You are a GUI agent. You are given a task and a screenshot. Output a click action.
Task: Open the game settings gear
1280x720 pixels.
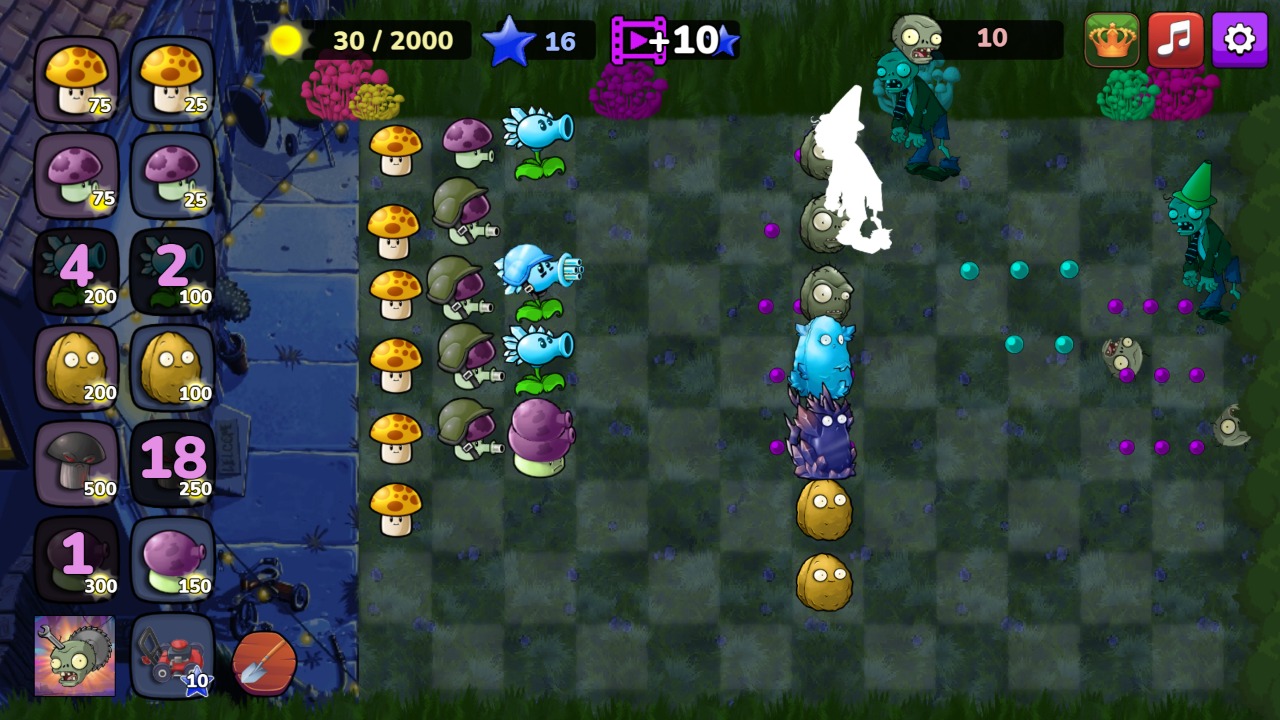(1238, 40)
